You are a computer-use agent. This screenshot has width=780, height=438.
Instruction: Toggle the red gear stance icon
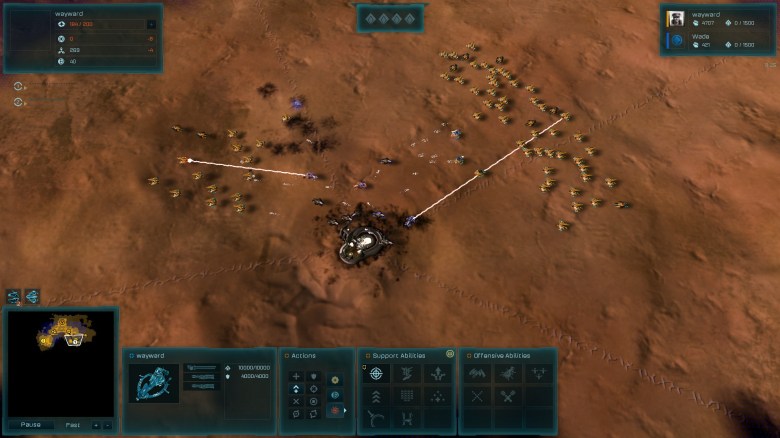[x=335, y=410]
